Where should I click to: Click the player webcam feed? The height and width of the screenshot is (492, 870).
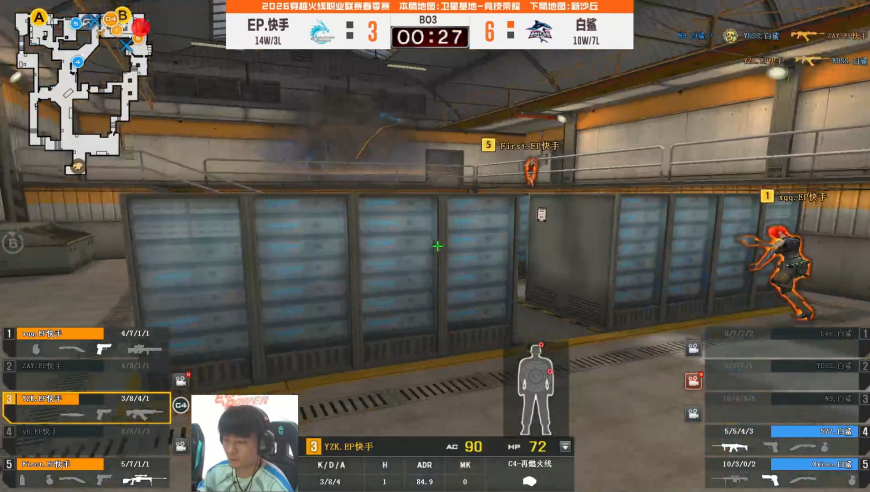(x=245, y=443)
